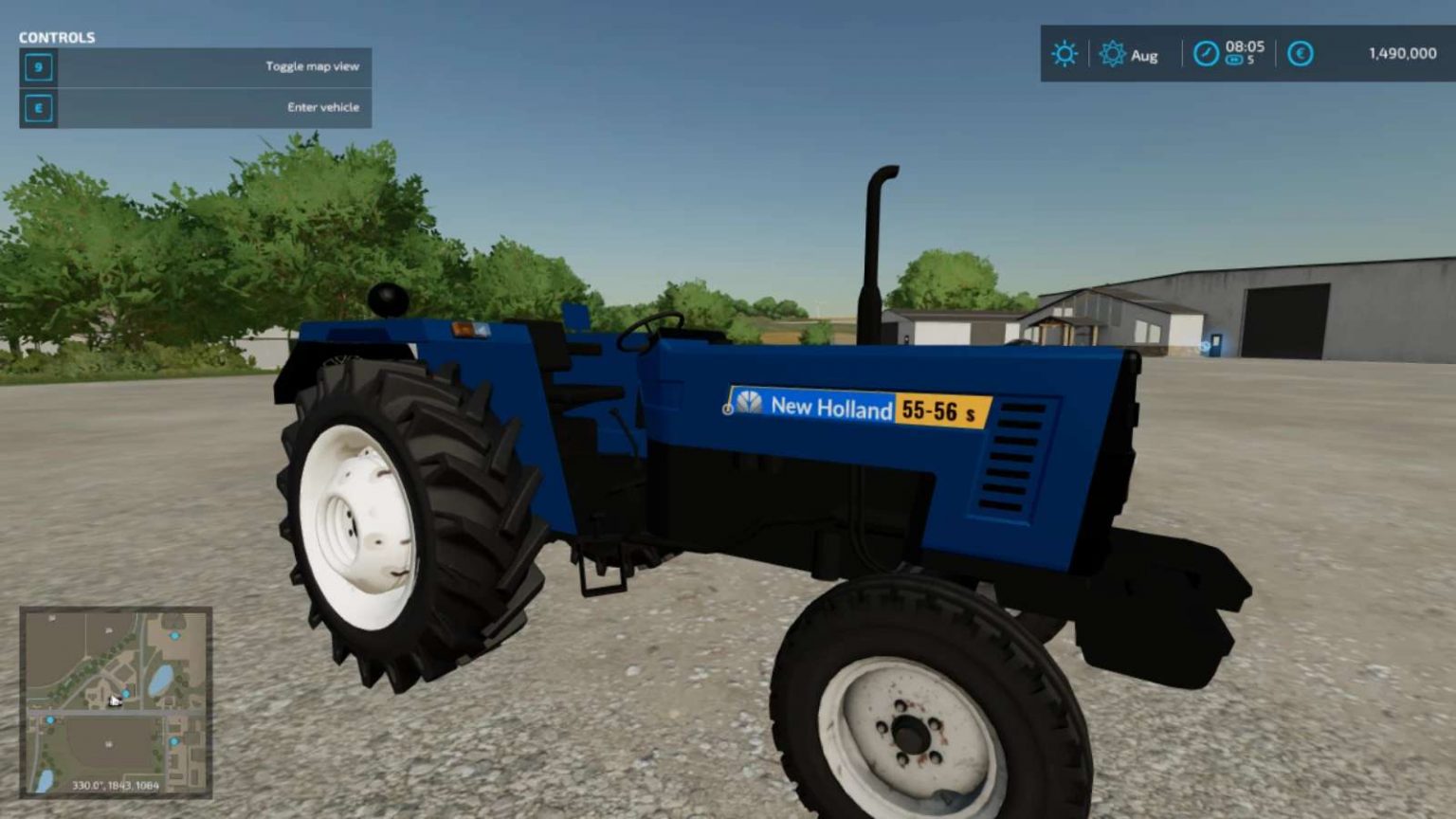Click the Toggle map view control entry
This screenshot has height=819, width=1456.
click(x=313, y=66)
